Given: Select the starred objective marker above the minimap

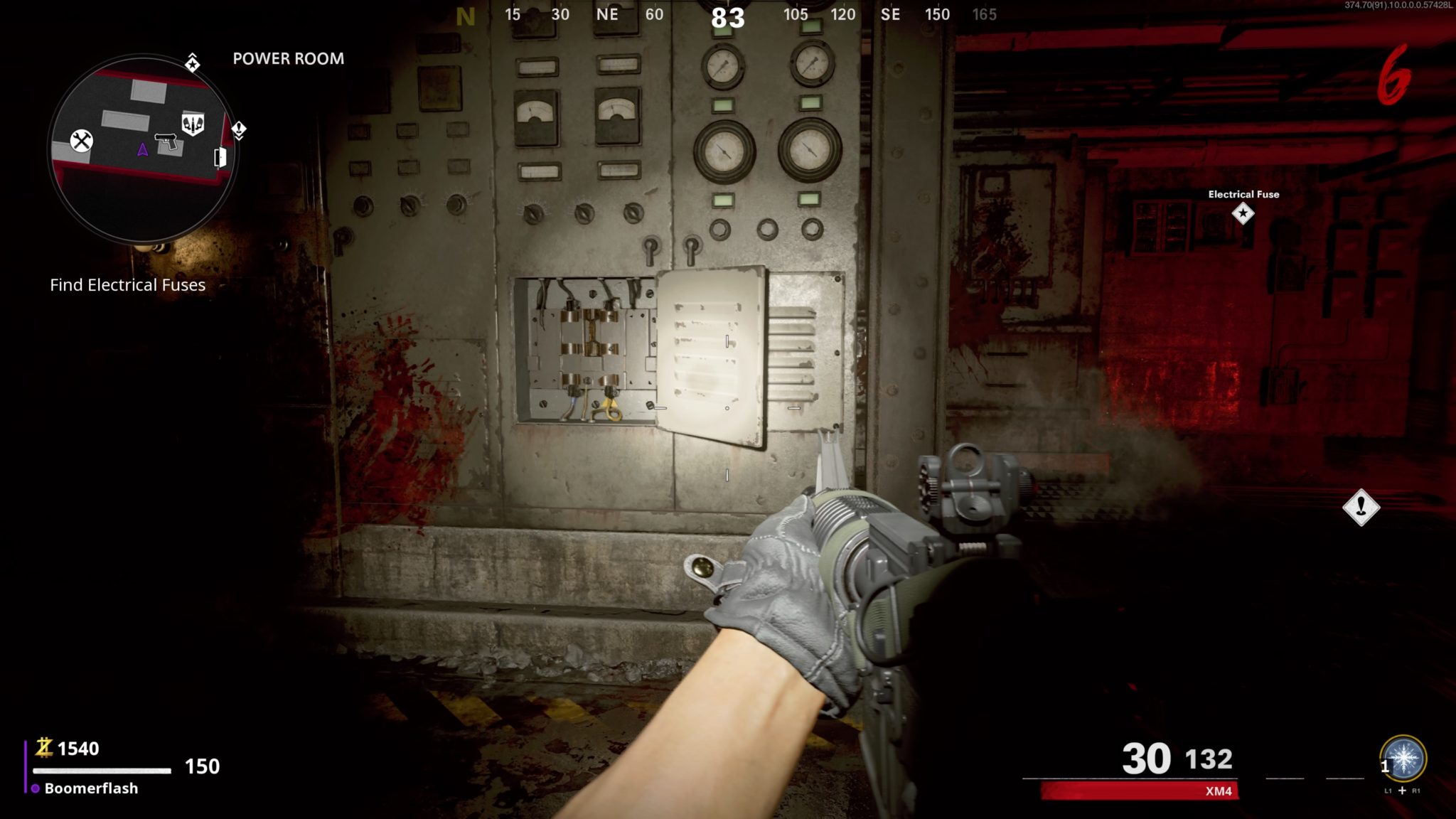Looking at the screenshot, I should (193, 64).
